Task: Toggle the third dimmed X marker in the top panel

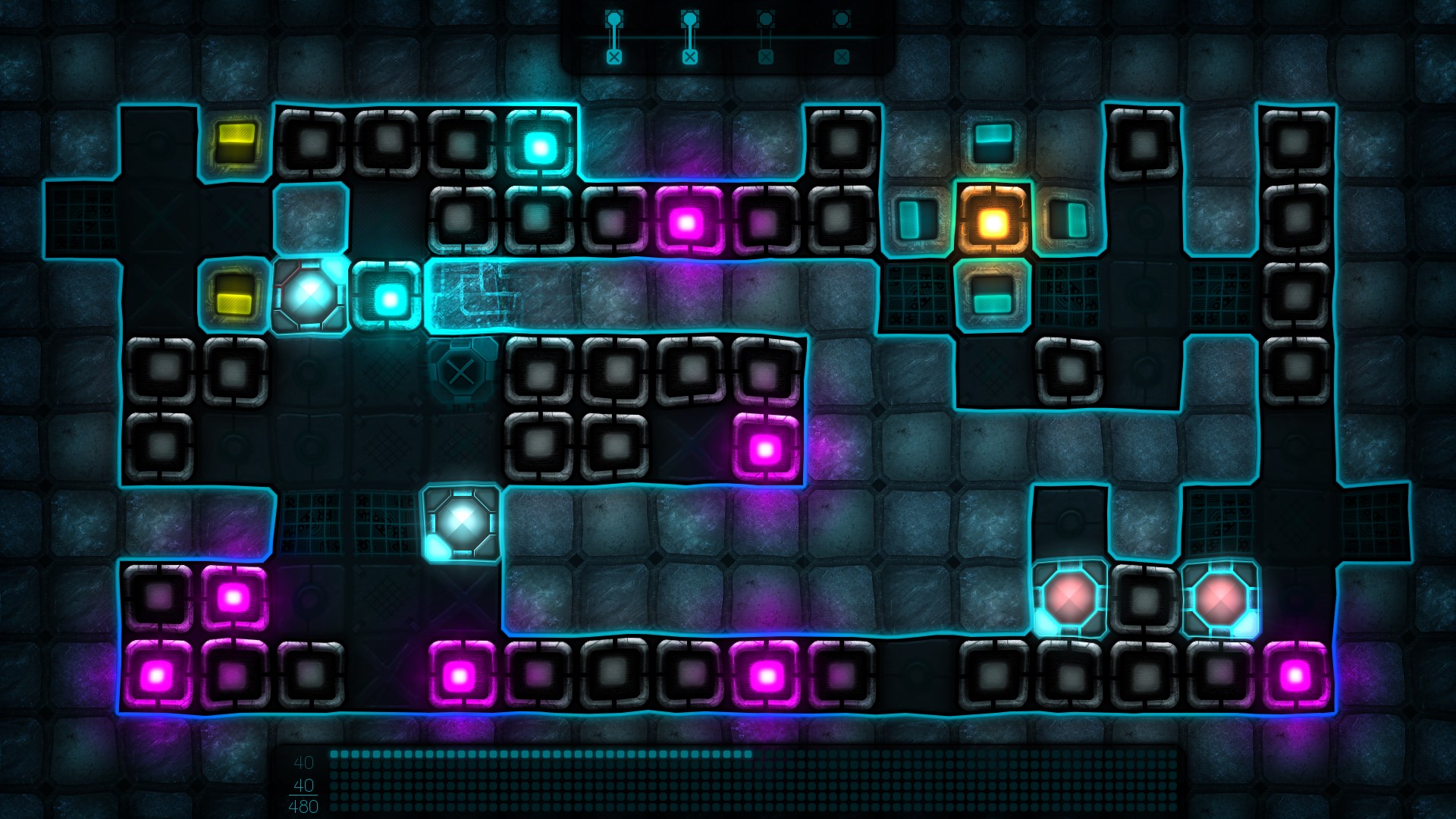Action: coord(764,55)
